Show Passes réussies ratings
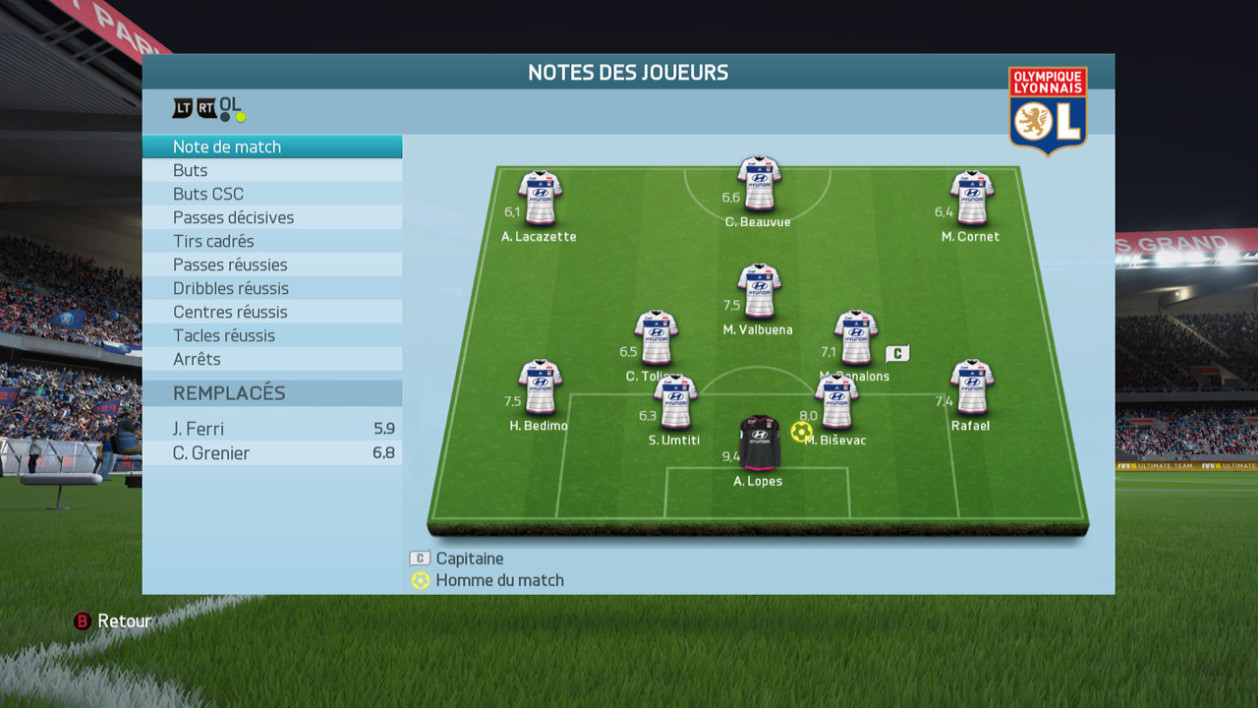Viewport: 1258px width, 708px height. tap(272, 265)
